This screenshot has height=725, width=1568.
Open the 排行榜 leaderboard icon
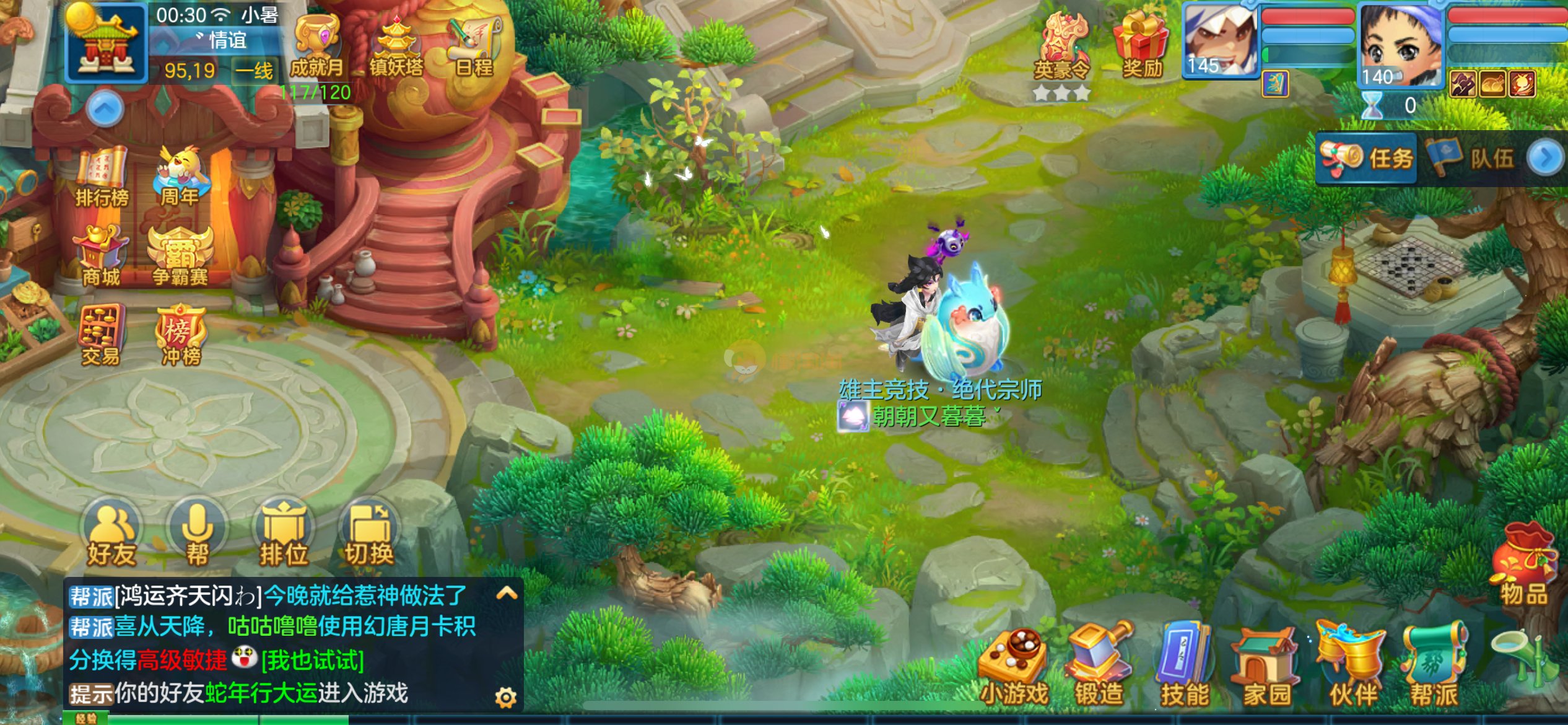102,177
